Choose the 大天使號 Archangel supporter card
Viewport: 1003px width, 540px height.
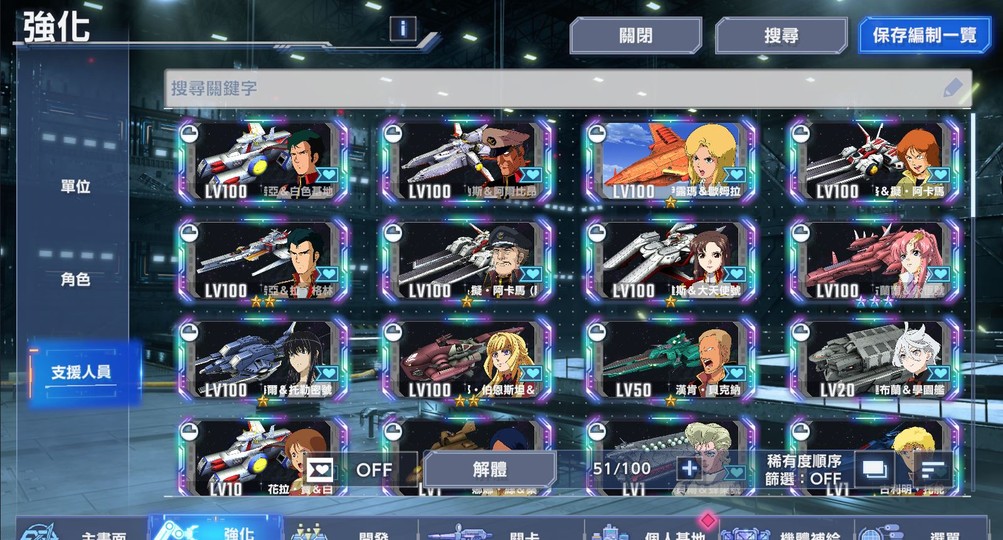point(670,260)
